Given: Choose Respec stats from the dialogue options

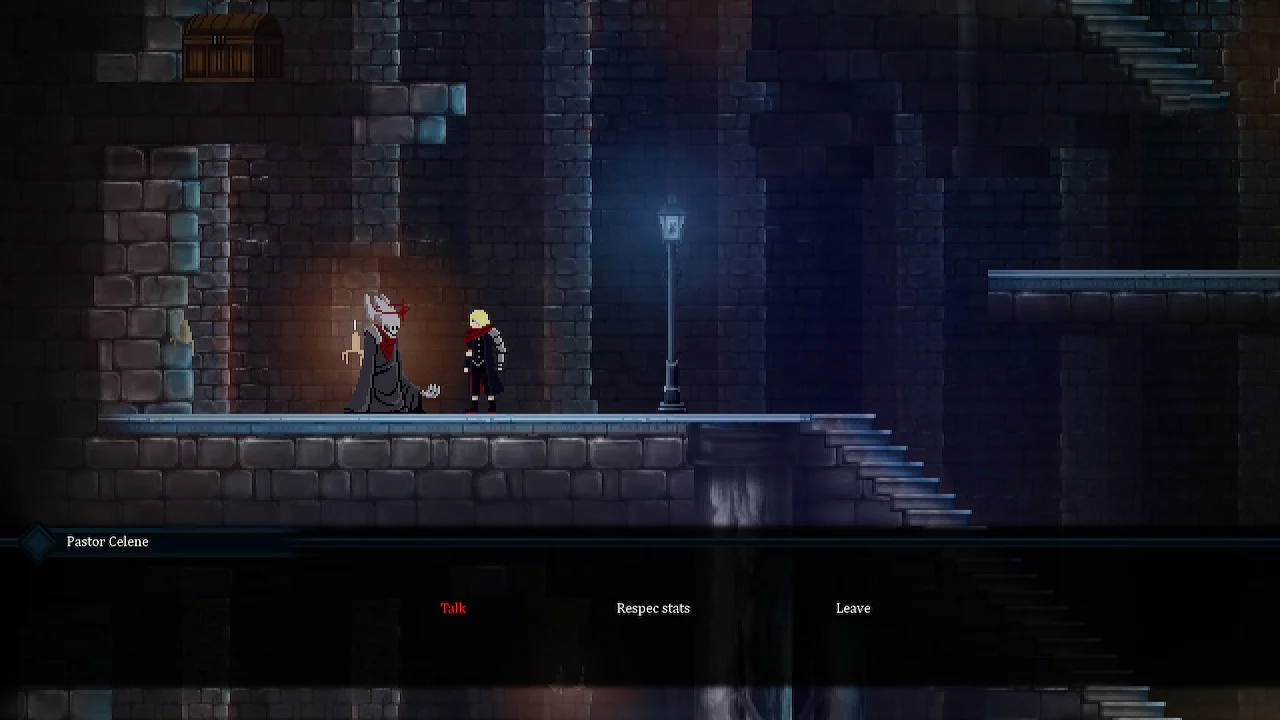Looking at the screenshot, I should 653,608.
